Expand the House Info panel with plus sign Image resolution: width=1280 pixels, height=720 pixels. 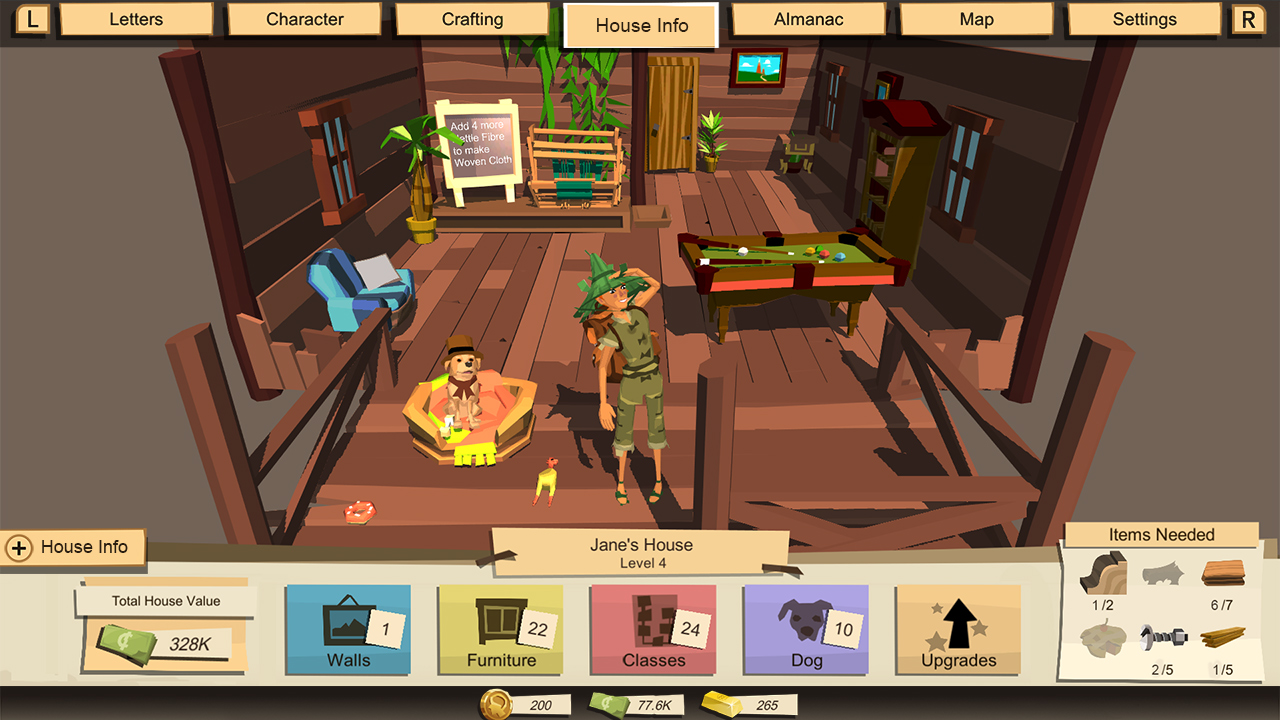point(19,547)
